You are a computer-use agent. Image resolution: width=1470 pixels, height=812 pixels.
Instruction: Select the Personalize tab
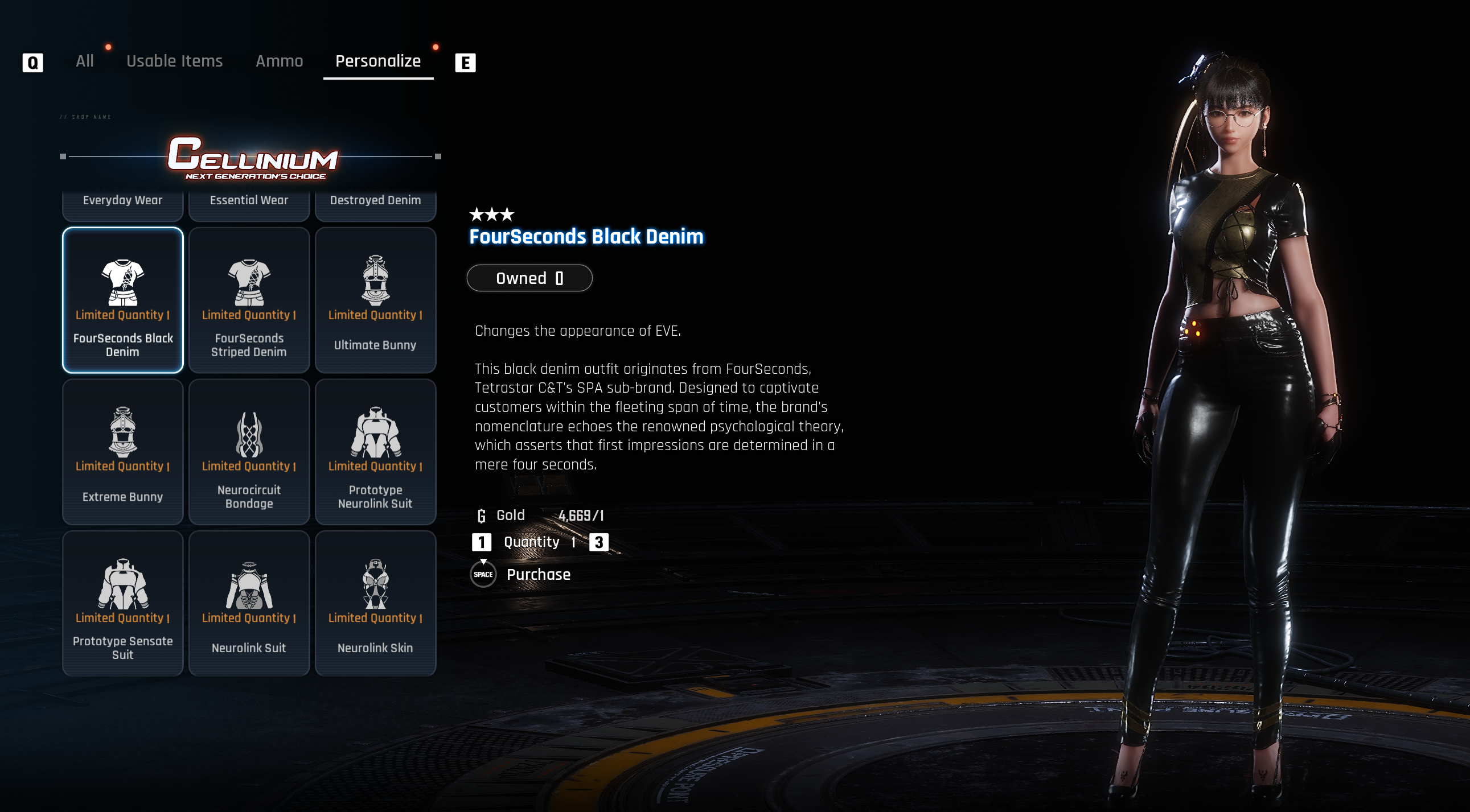click(378, 61)
